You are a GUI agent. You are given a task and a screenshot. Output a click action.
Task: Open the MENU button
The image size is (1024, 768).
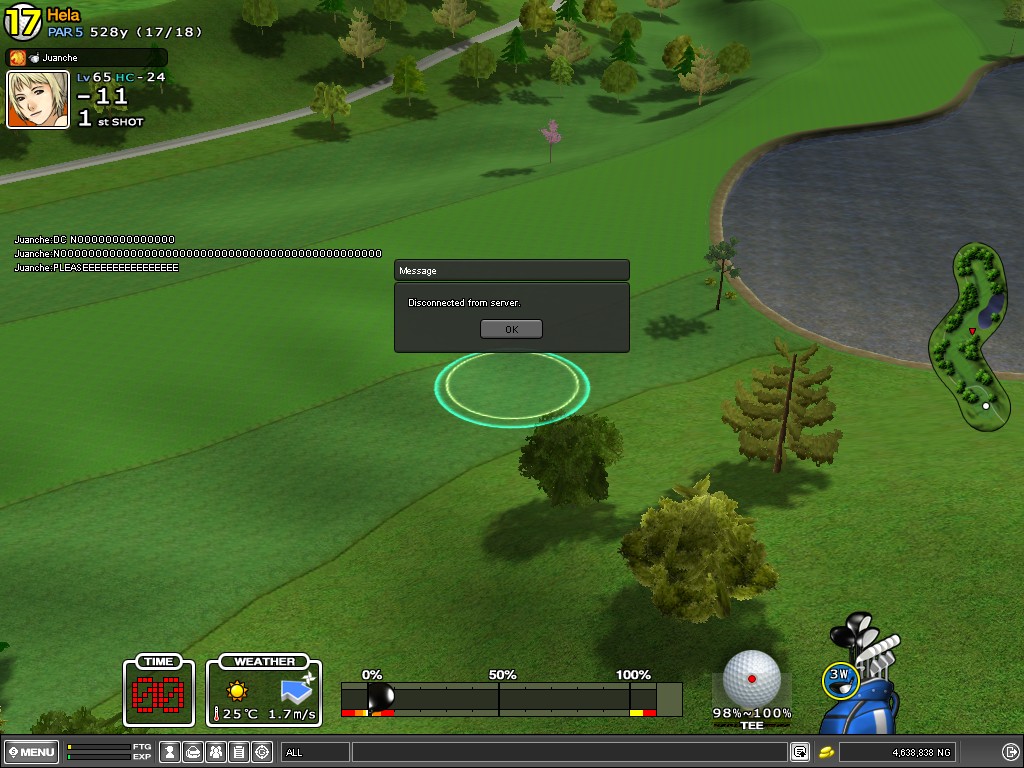pyautogui.click(x=31, y=752)
